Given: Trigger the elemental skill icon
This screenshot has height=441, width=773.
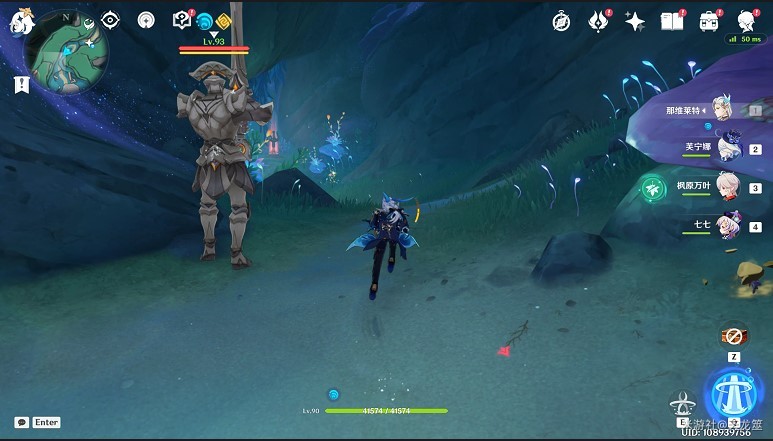Looking at the screenshot, I should (684, 404).
